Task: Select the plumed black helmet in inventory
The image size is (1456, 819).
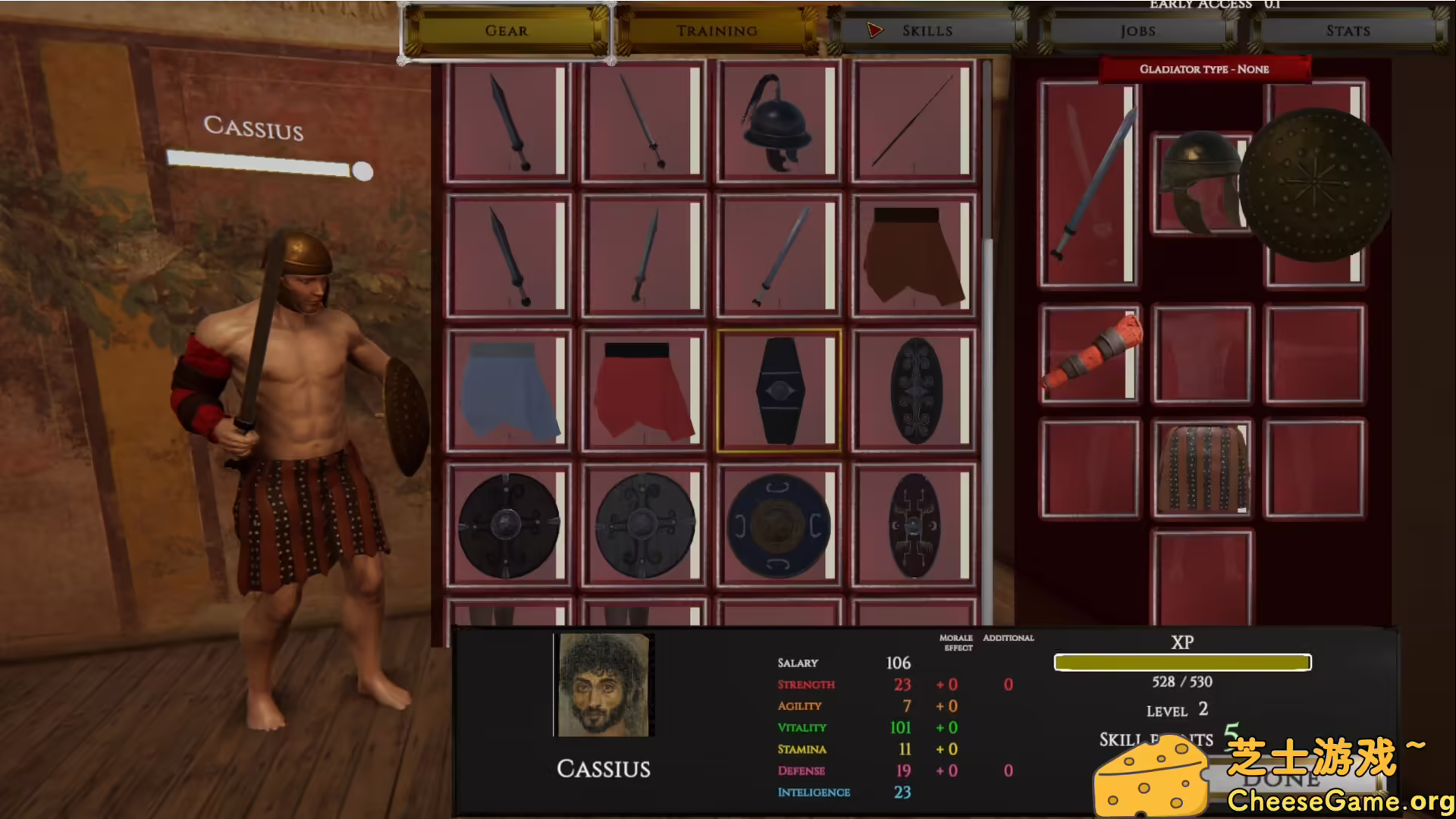Action: 777,124
